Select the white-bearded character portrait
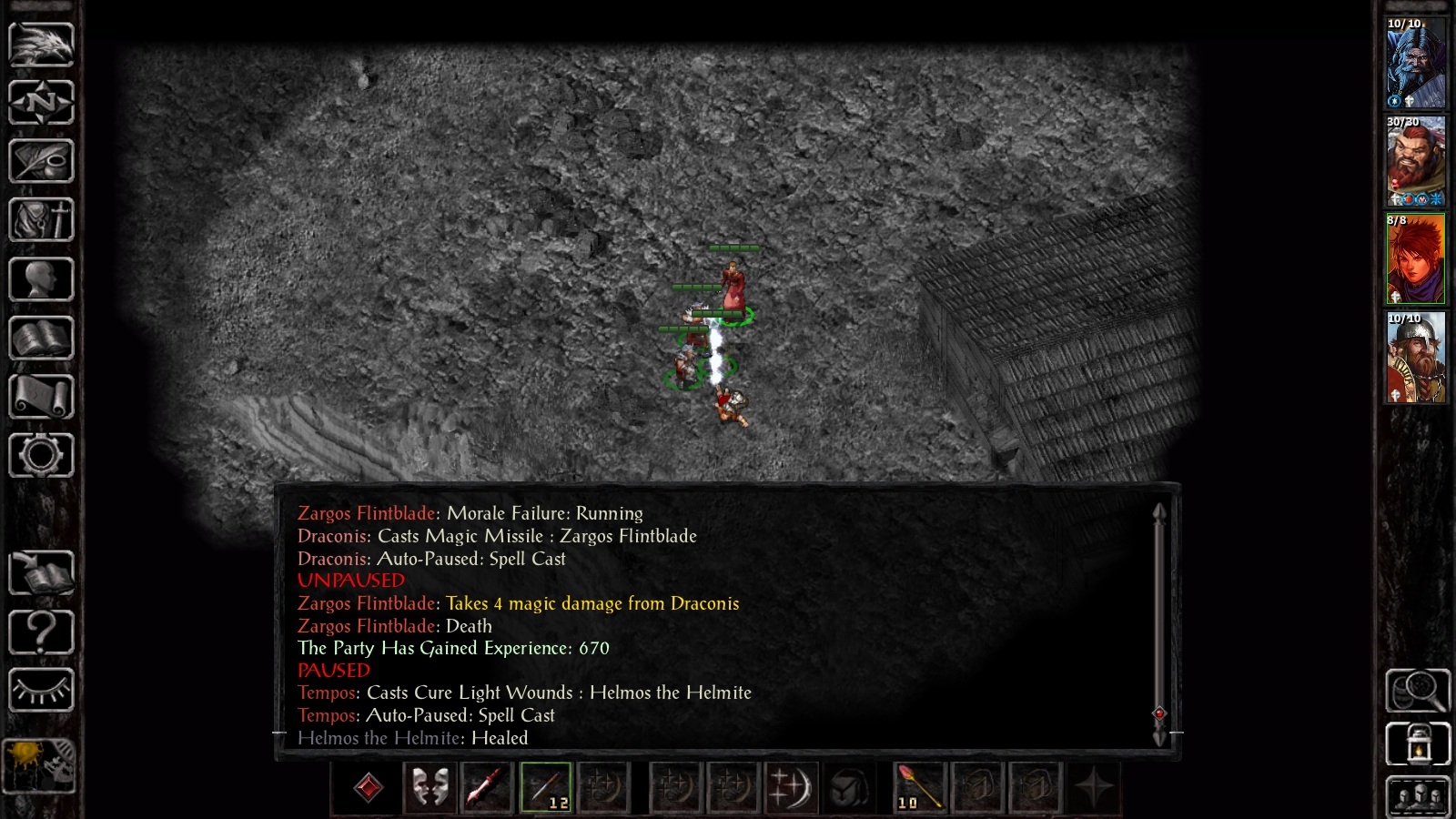 [x=1415, y=63]
